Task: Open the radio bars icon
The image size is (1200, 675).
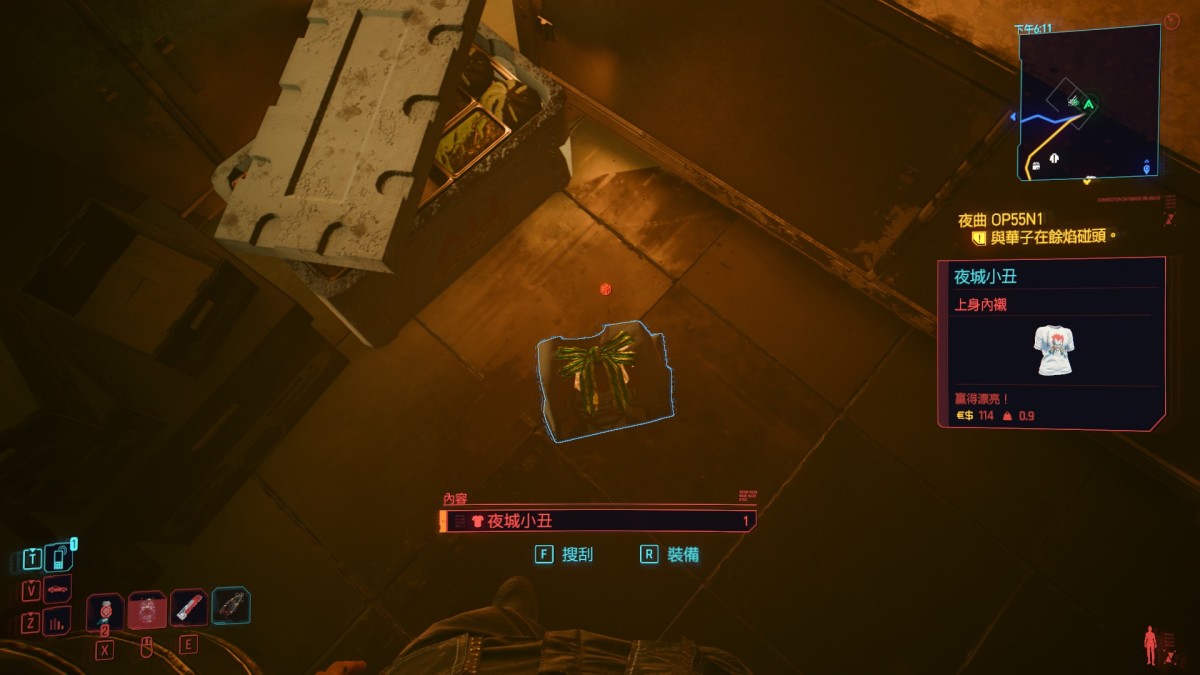Action: 57,622
